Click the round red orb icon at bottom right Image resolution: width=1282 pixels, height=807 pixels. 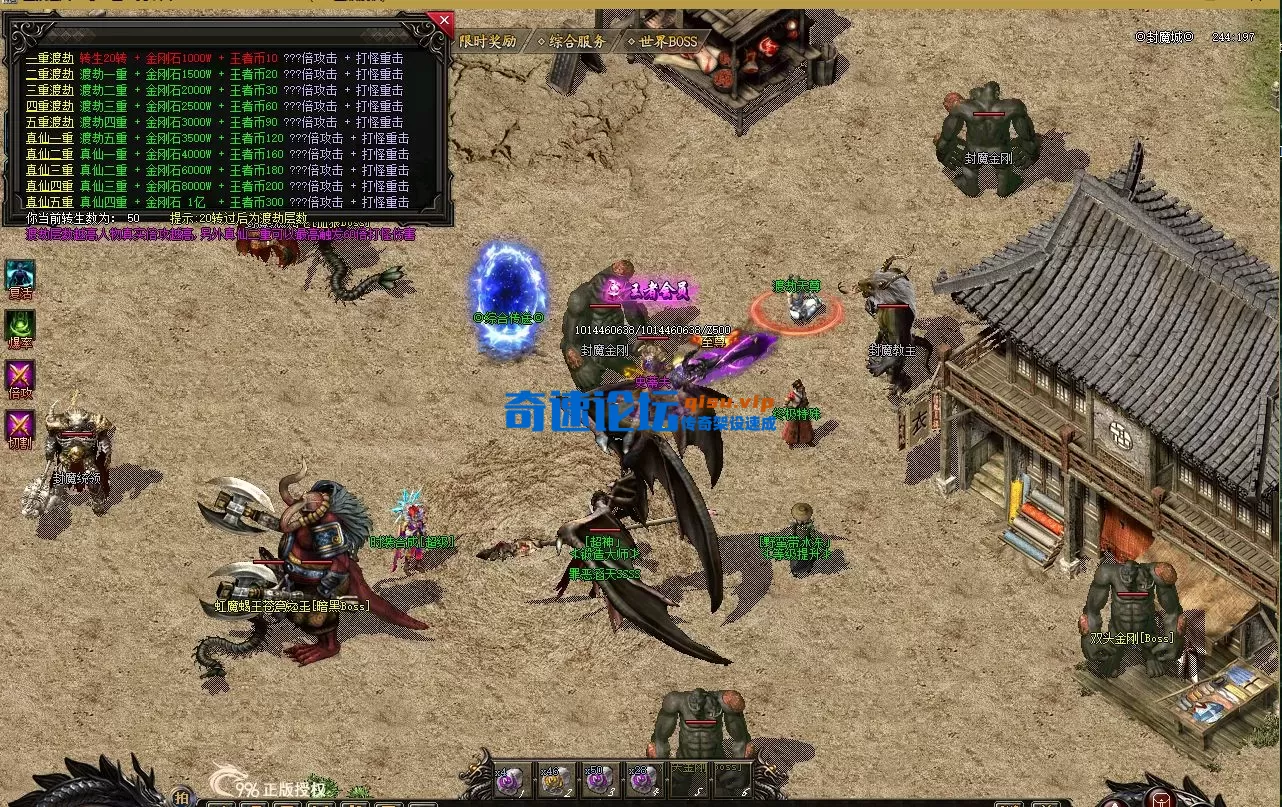(1163, 797)
